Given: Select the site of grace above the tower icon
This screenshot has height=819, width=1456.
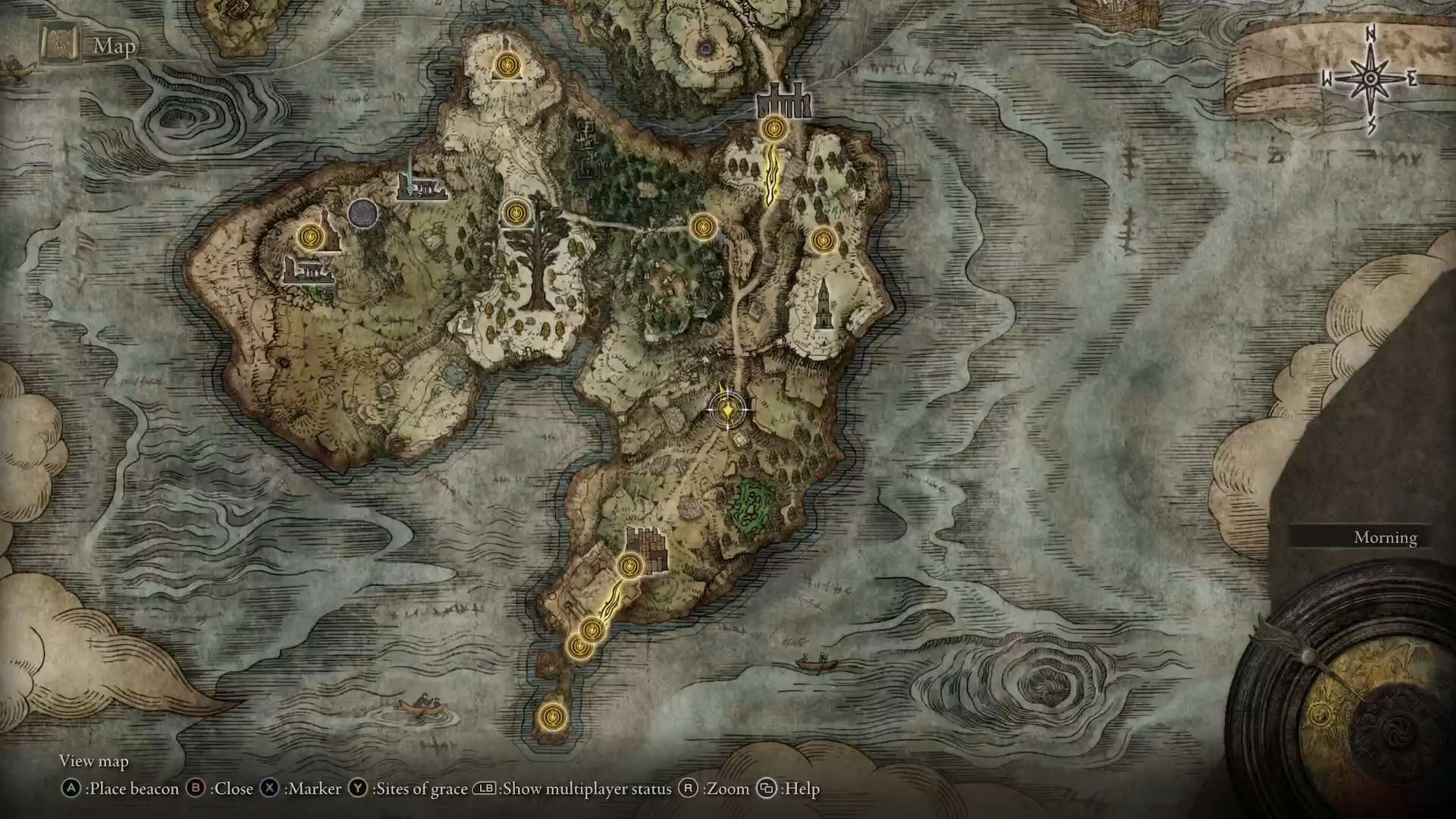Looking at the screenshot, I should click(x=823, y=241).
